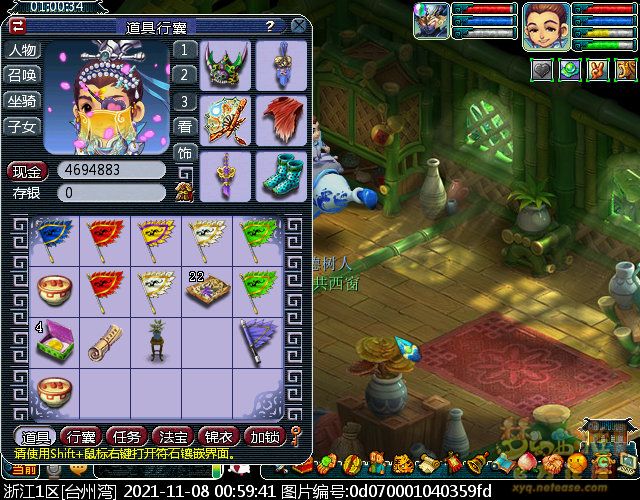The image size is (640, 500).
Task: Open the grey heart icon under portraits
Action: (x=541, y=70)
